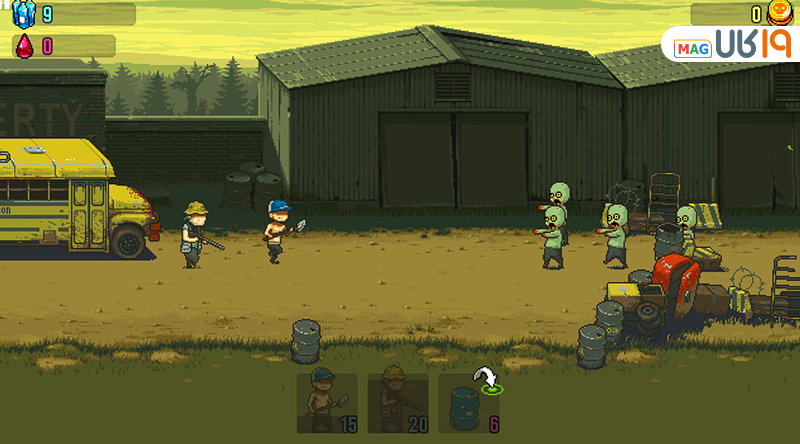The height and width of the screenshot is (444, 800).
Task: Choose the blue barrel drop card
Action: (x=469, y=404)
